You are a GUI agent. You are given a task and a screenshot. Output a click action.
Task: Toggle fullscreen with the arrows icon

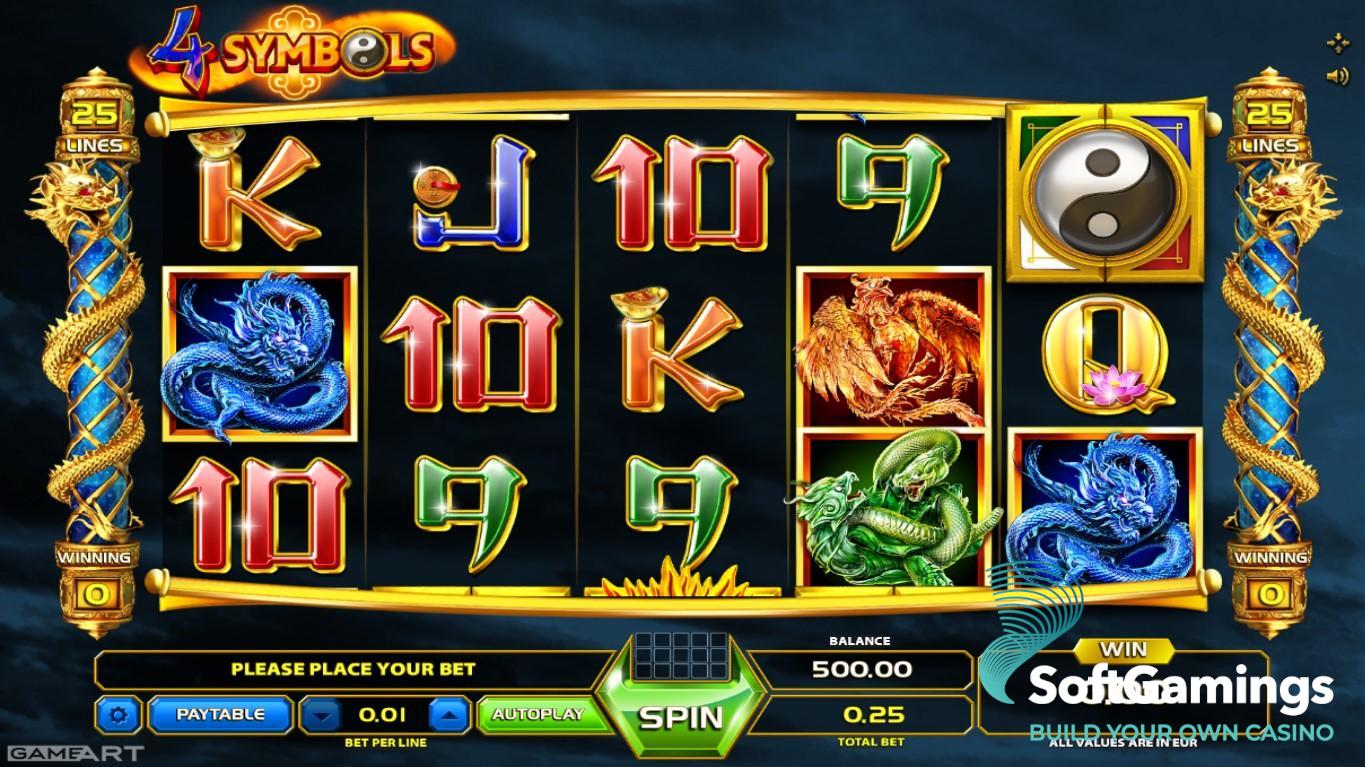(1337, 43)
